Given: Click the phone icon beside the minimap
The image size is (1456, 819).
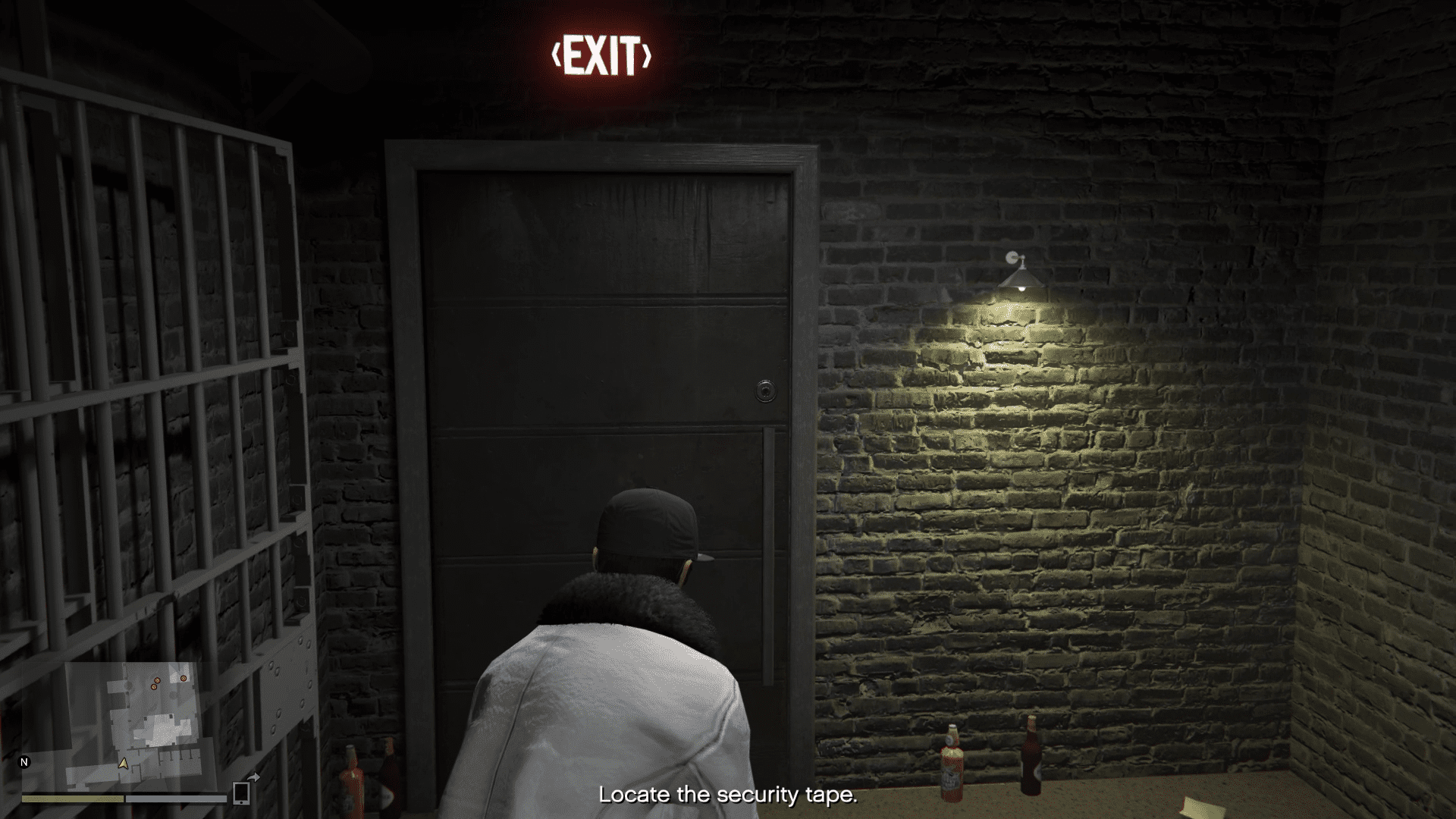Looking at the screenshot, I should click(x=241, y=793).
